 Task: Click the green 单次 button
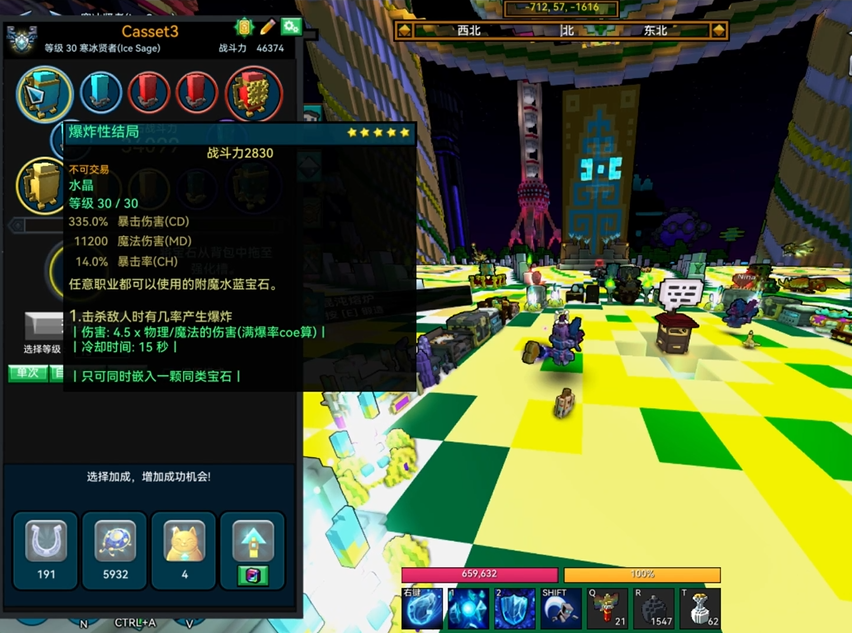pos(28,373)
